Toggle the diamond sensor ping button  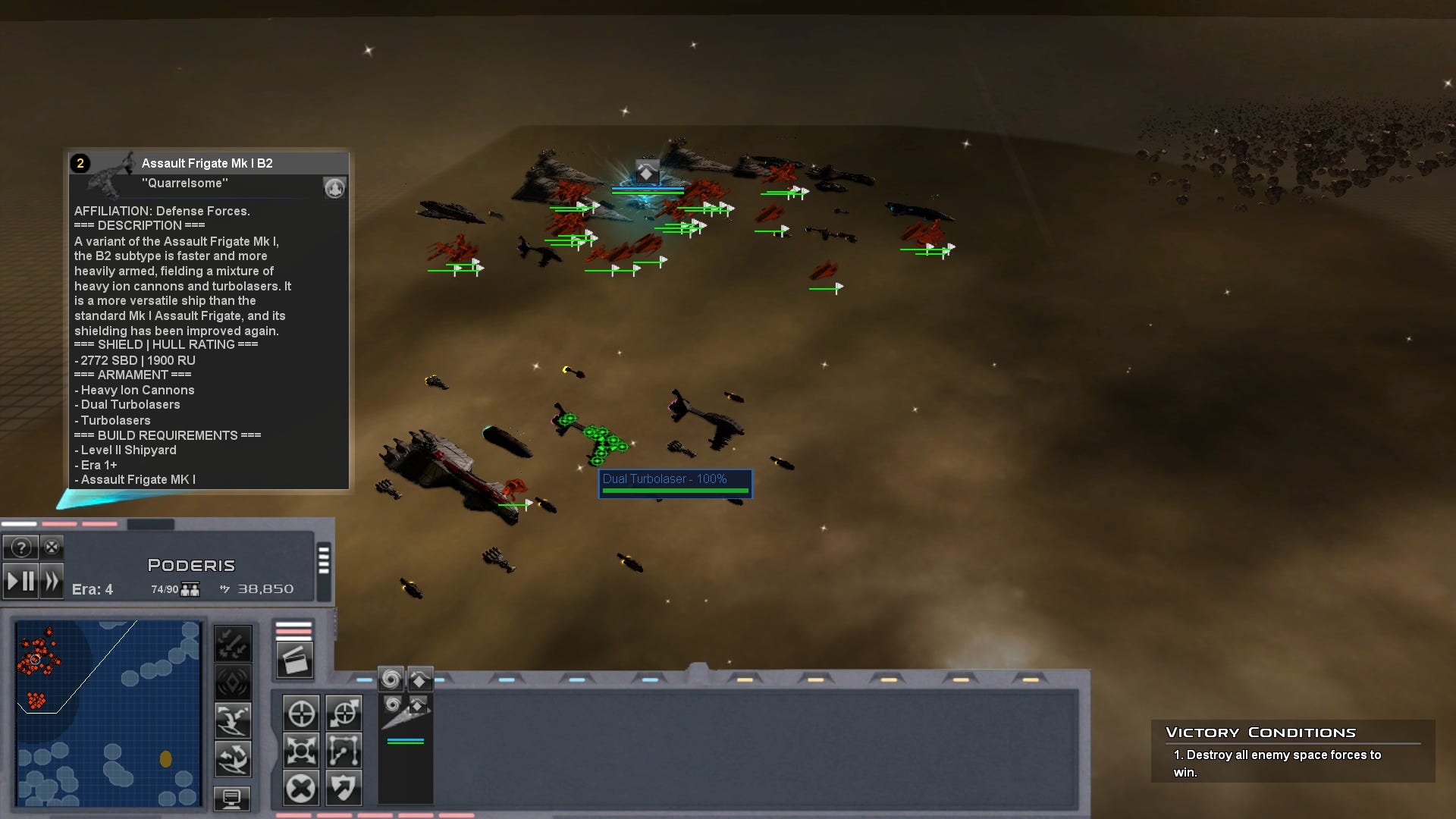232,680
